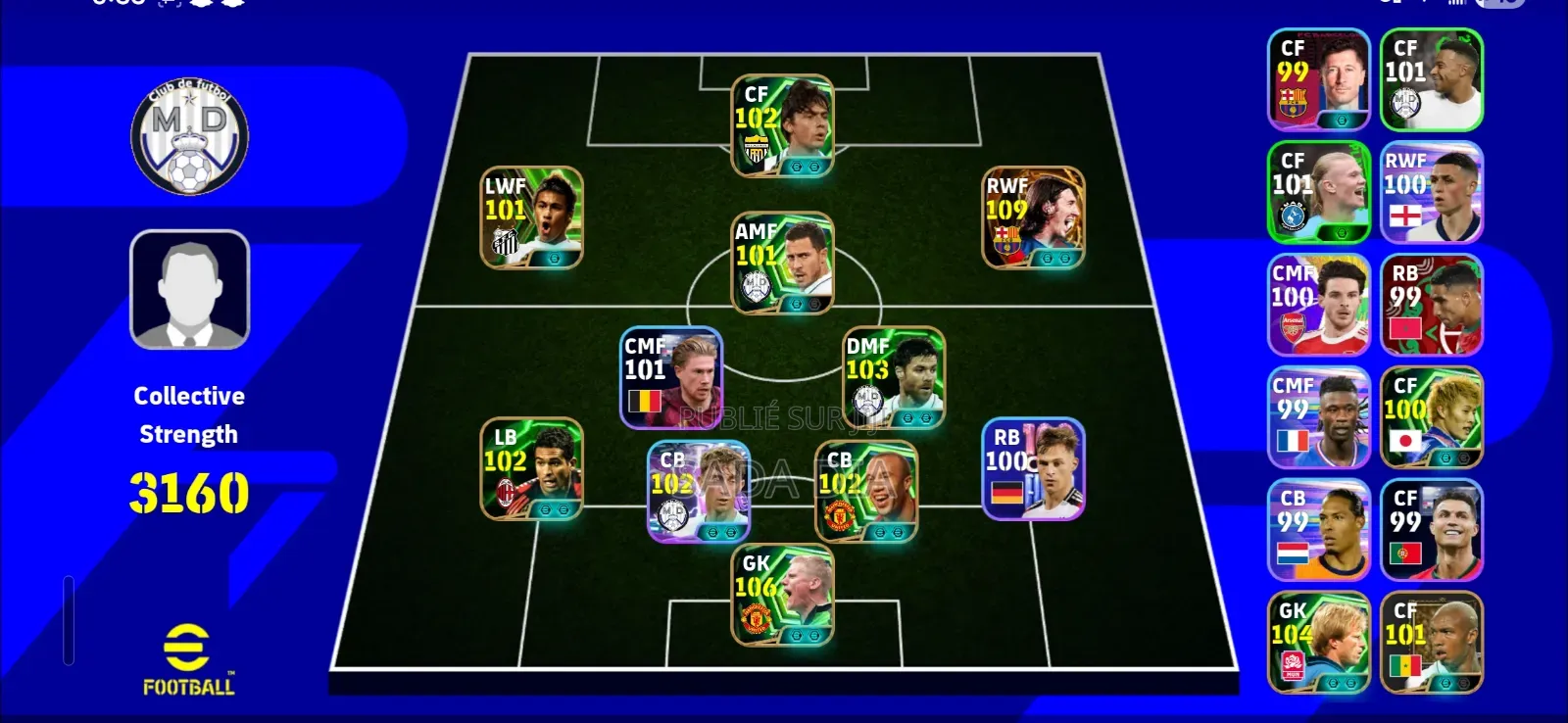The image size is (1568, 723).
Task: Select Ronaldo's CF 99 bench card
Action: [x=1430, y=529]
